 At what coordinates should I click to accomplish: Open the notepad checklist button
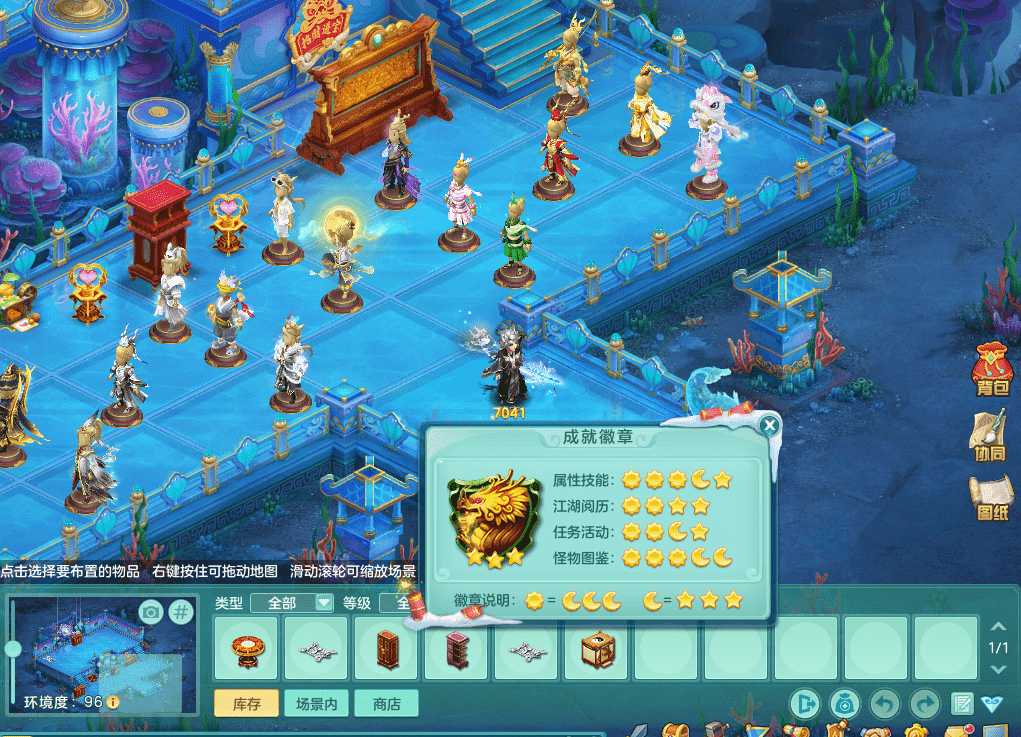click(962, 704)
